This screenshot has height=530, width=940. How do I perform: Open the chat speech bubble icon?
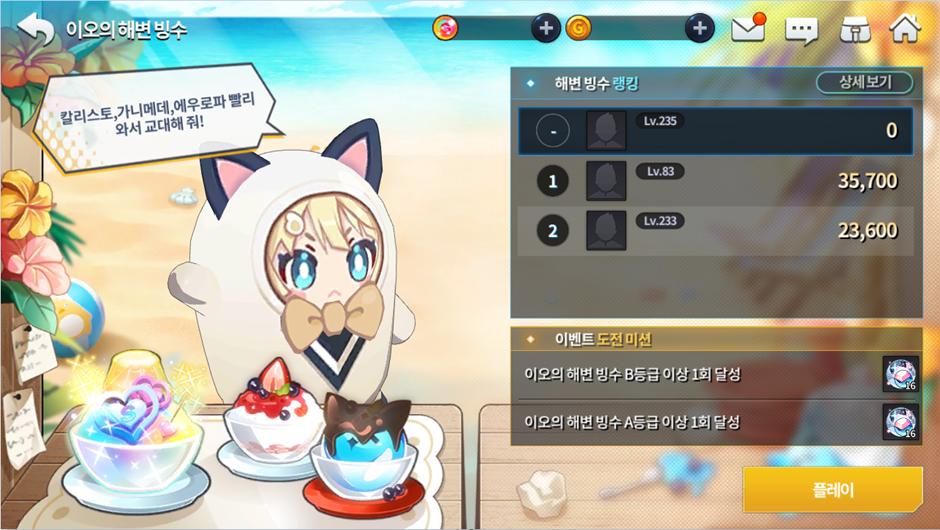(801, 30)
